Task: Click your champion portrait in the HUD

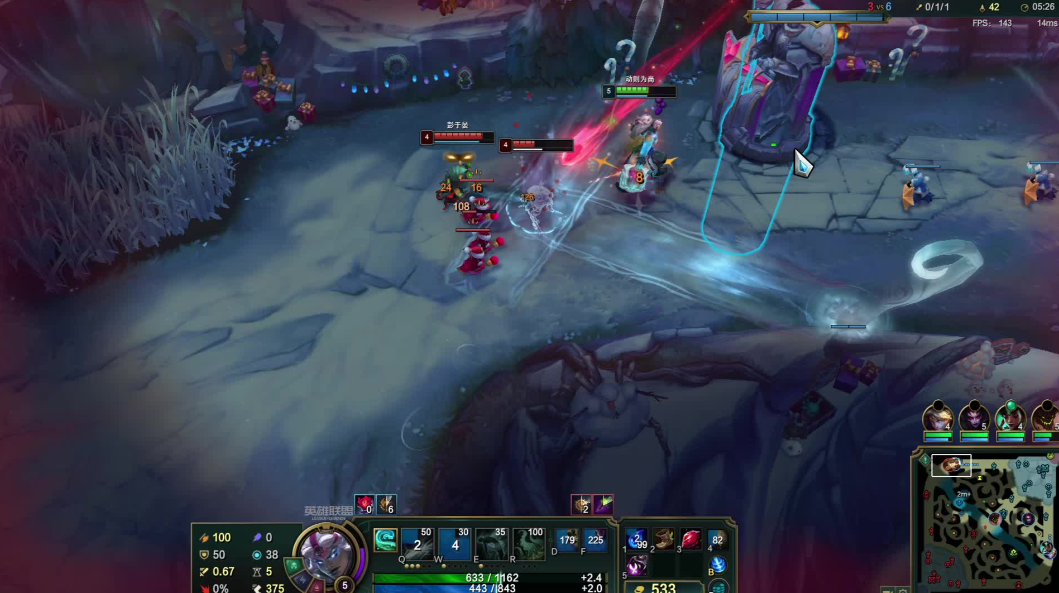Action: (326, 553)
